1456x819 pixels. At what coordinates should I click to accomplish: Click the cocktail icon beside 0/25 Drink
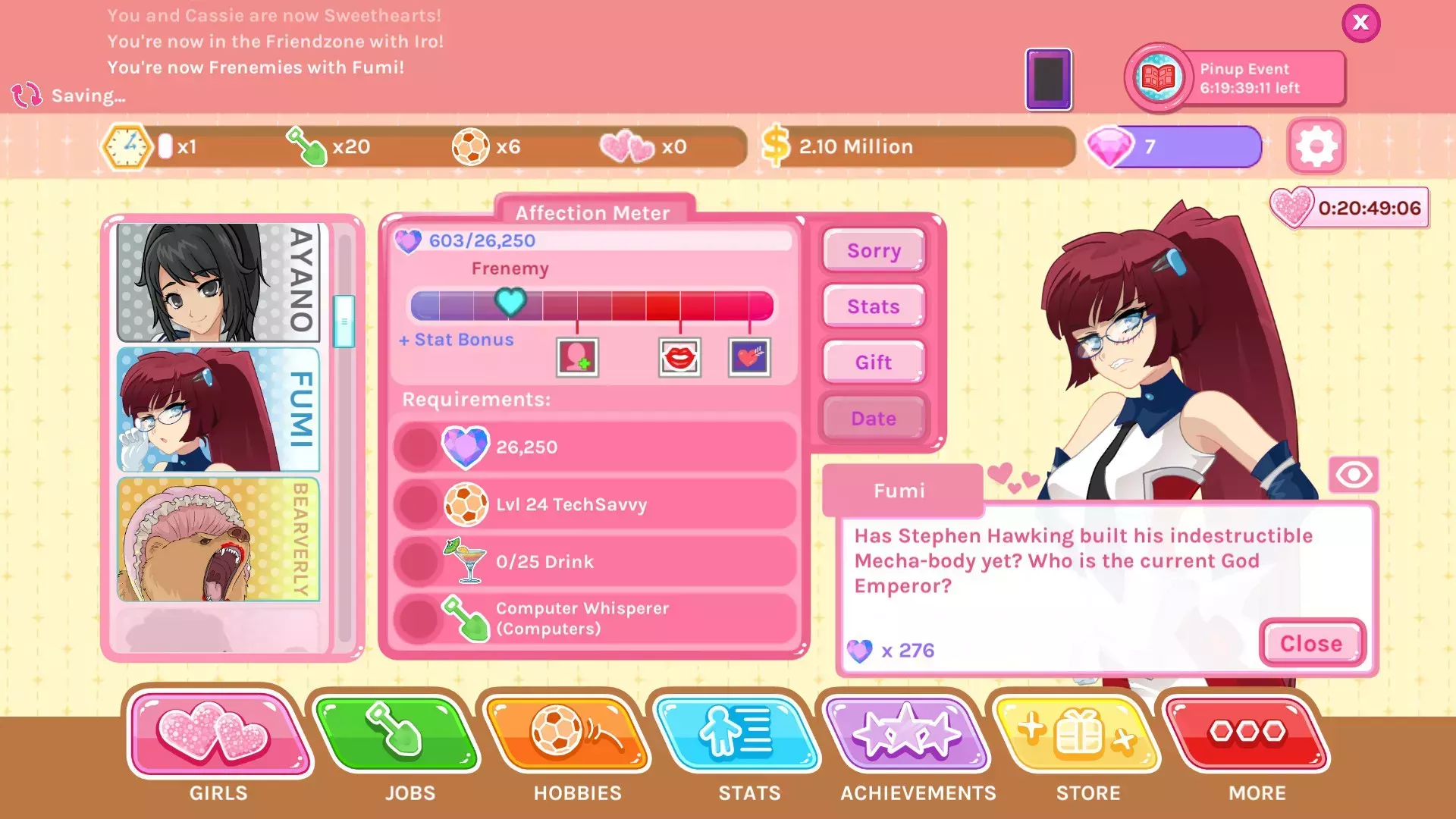(465, 561)
